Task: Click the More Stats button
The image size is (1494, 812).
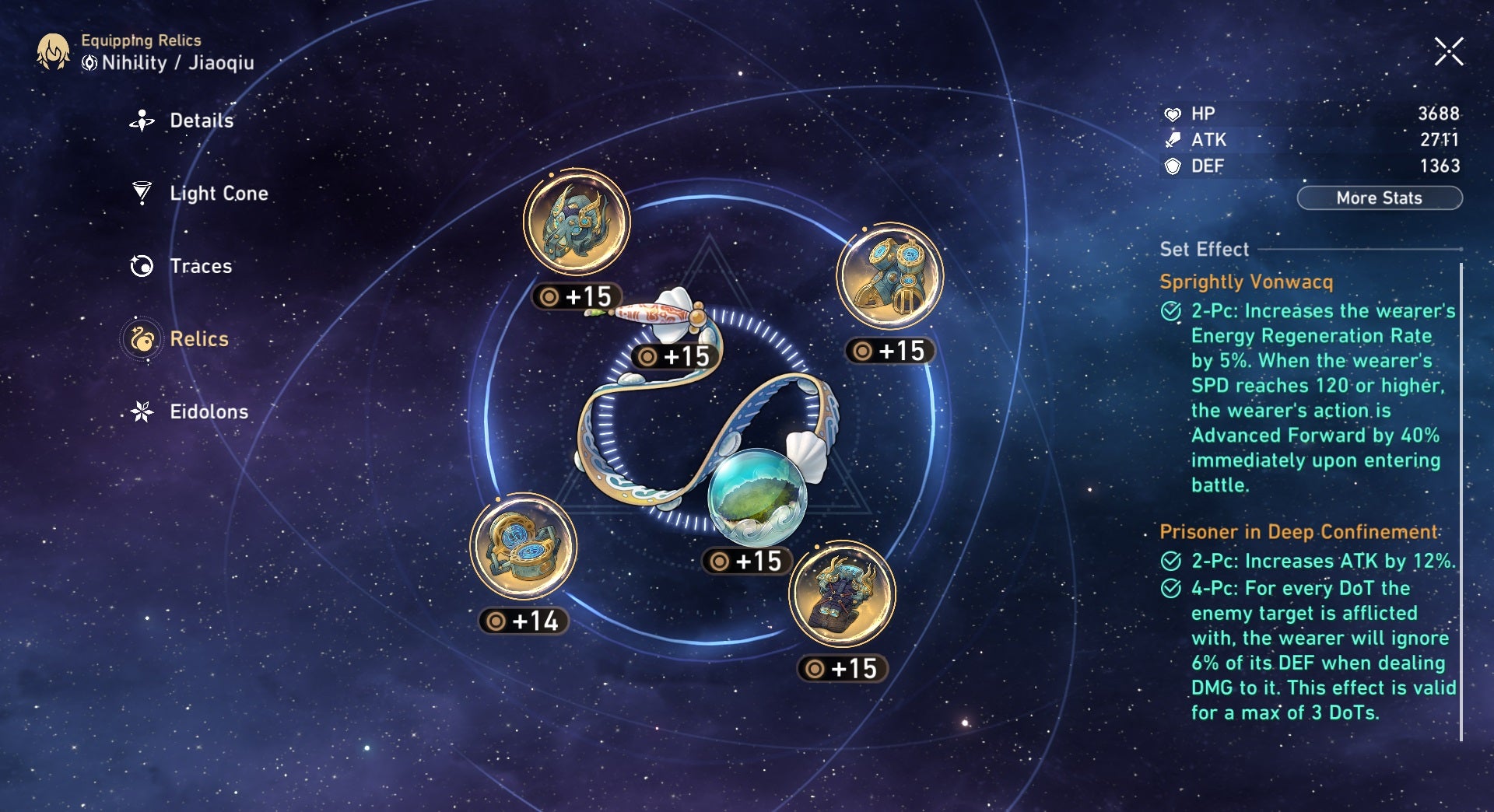Action: (1379, 198)
